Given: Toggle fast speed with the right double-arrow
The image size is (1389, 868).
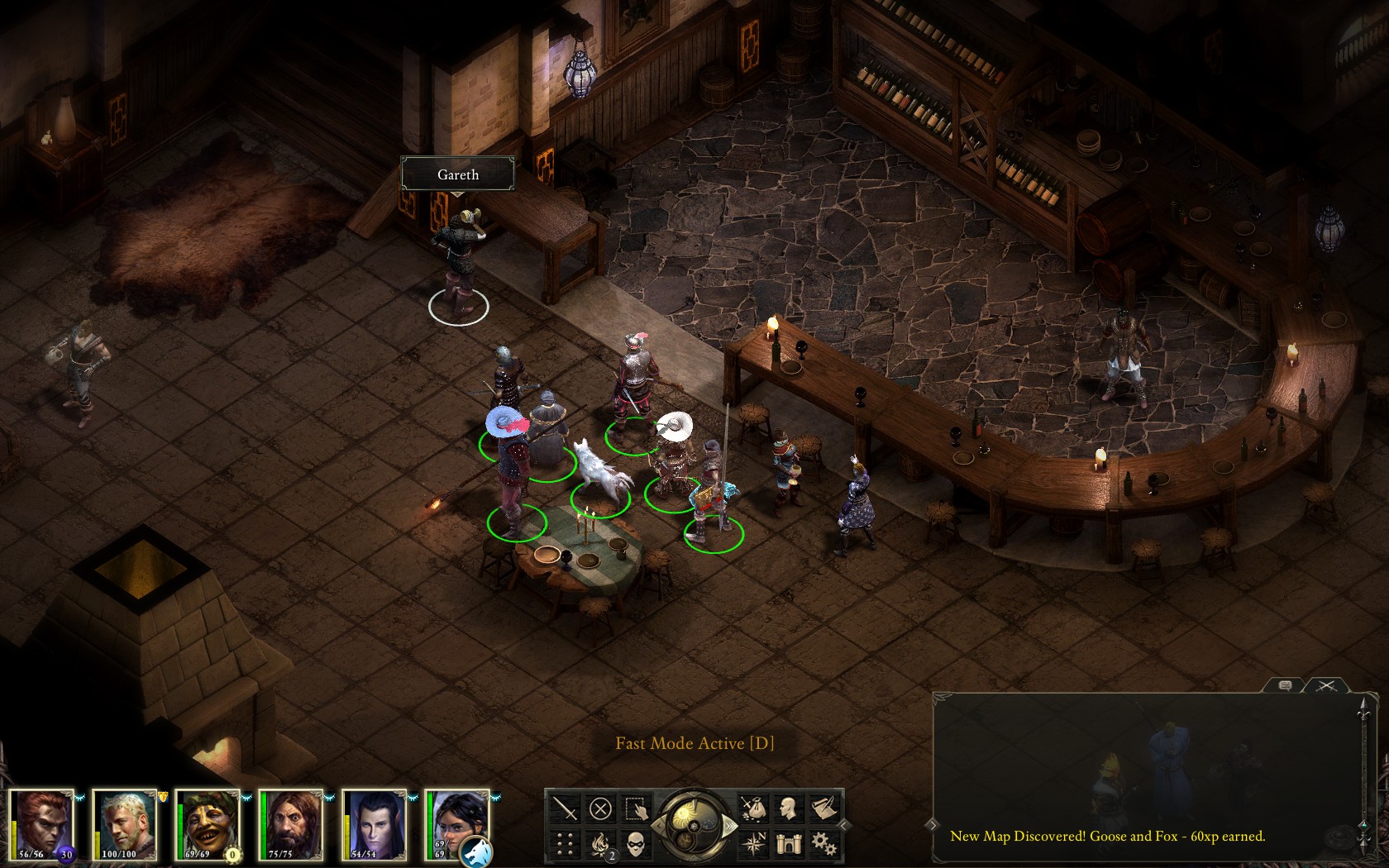Looking at the screenshot, I should [730, 825].
